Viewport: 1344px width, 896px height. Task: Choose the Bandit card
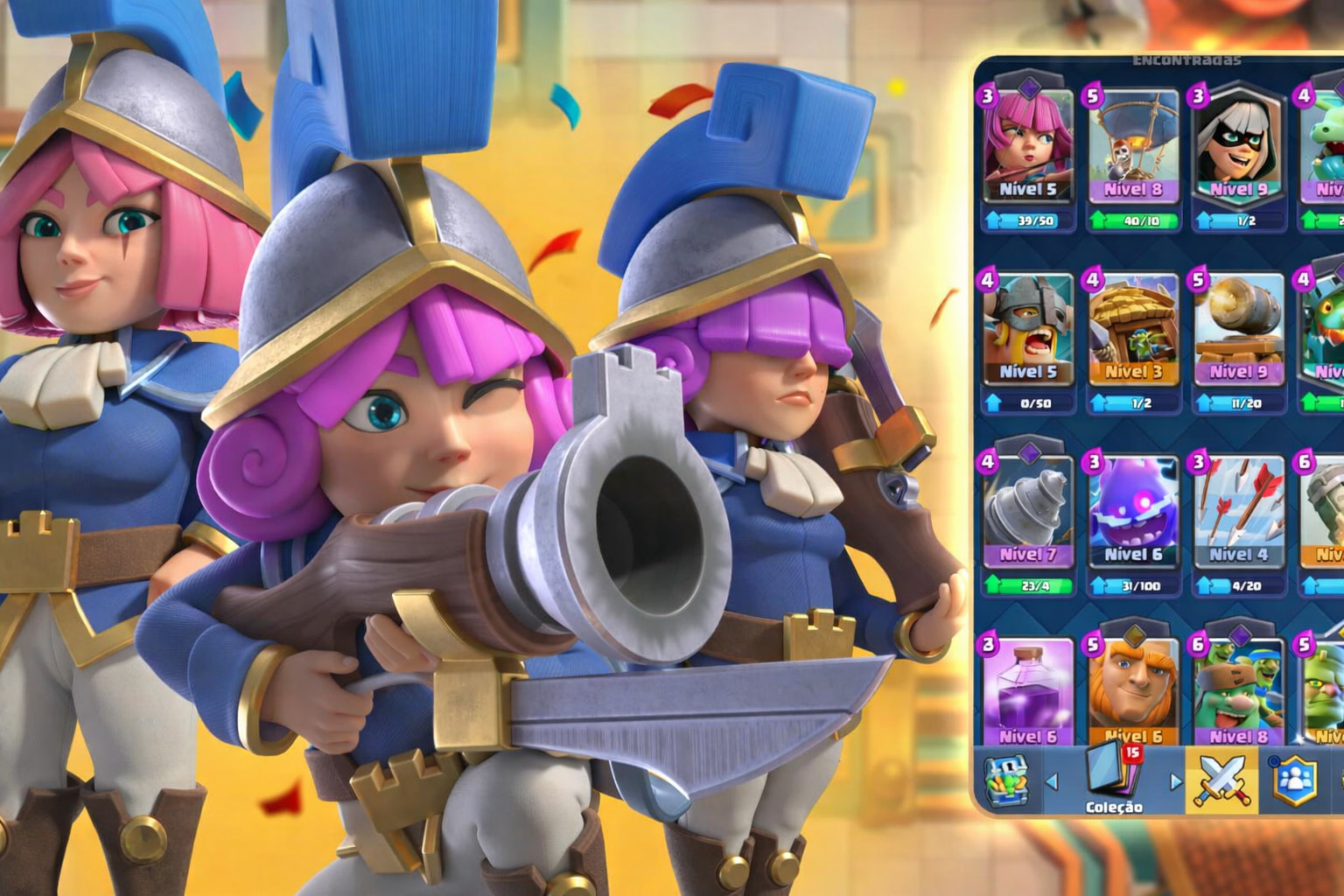[1238, 149]
